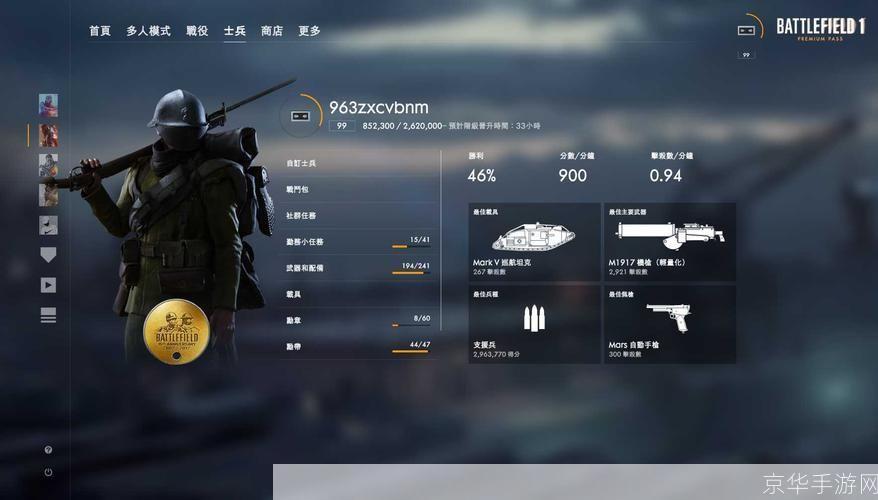Image resolution: width=878 pixels, height=500 pixels.
Task: Open the 更多 more menu
Action: click(x=309, y=31)
